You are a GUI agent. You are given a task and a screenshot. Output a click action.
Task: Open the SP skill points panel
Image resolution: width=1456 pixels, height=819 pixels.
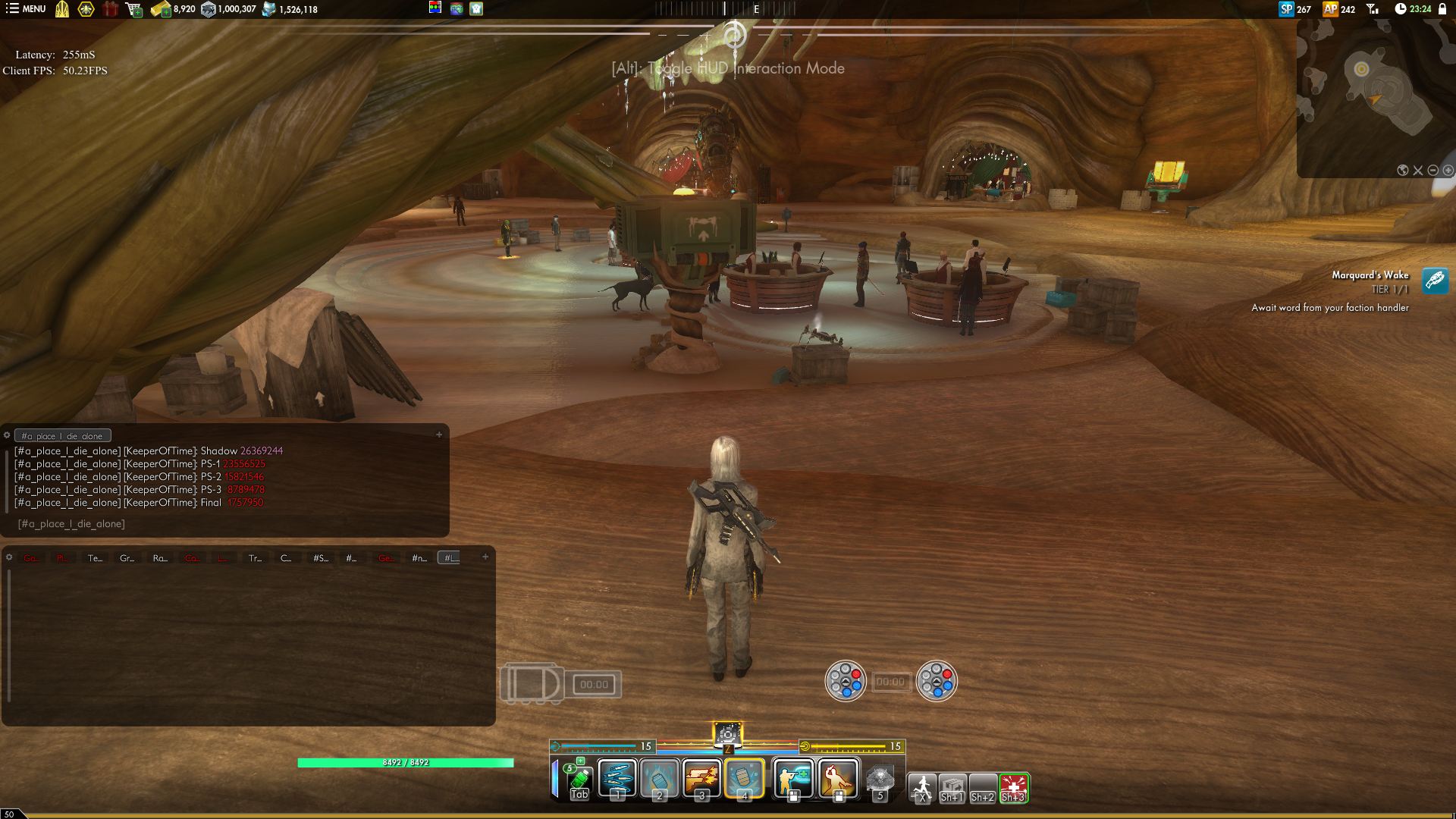[1294, 9]
